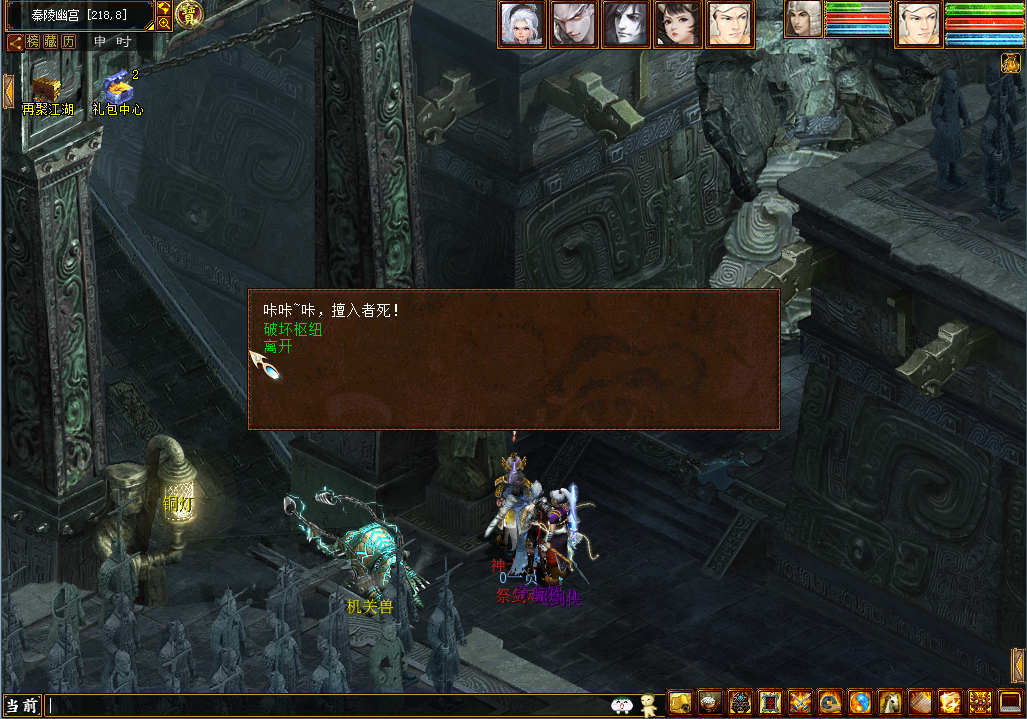Open the crossed swords menu icon
The width and height of the screenshot is (1027, 719).
(x=800, y=703)
